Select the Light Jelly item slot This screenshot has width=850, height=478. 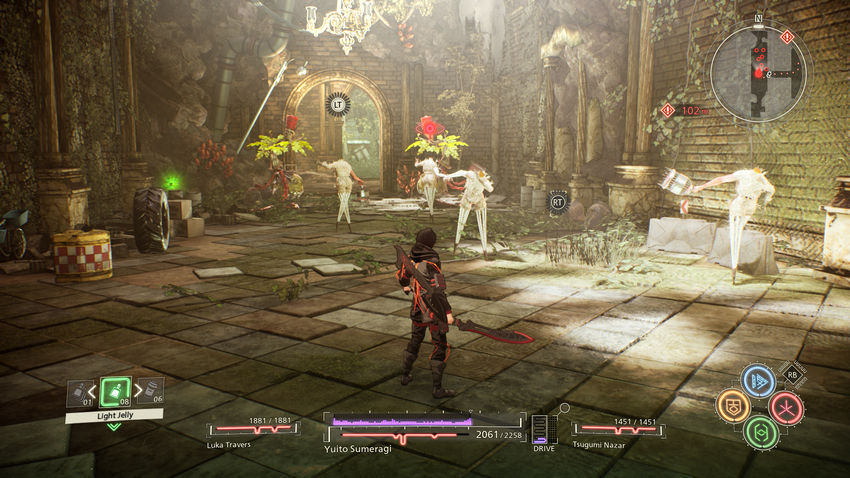tap(115, 391)
